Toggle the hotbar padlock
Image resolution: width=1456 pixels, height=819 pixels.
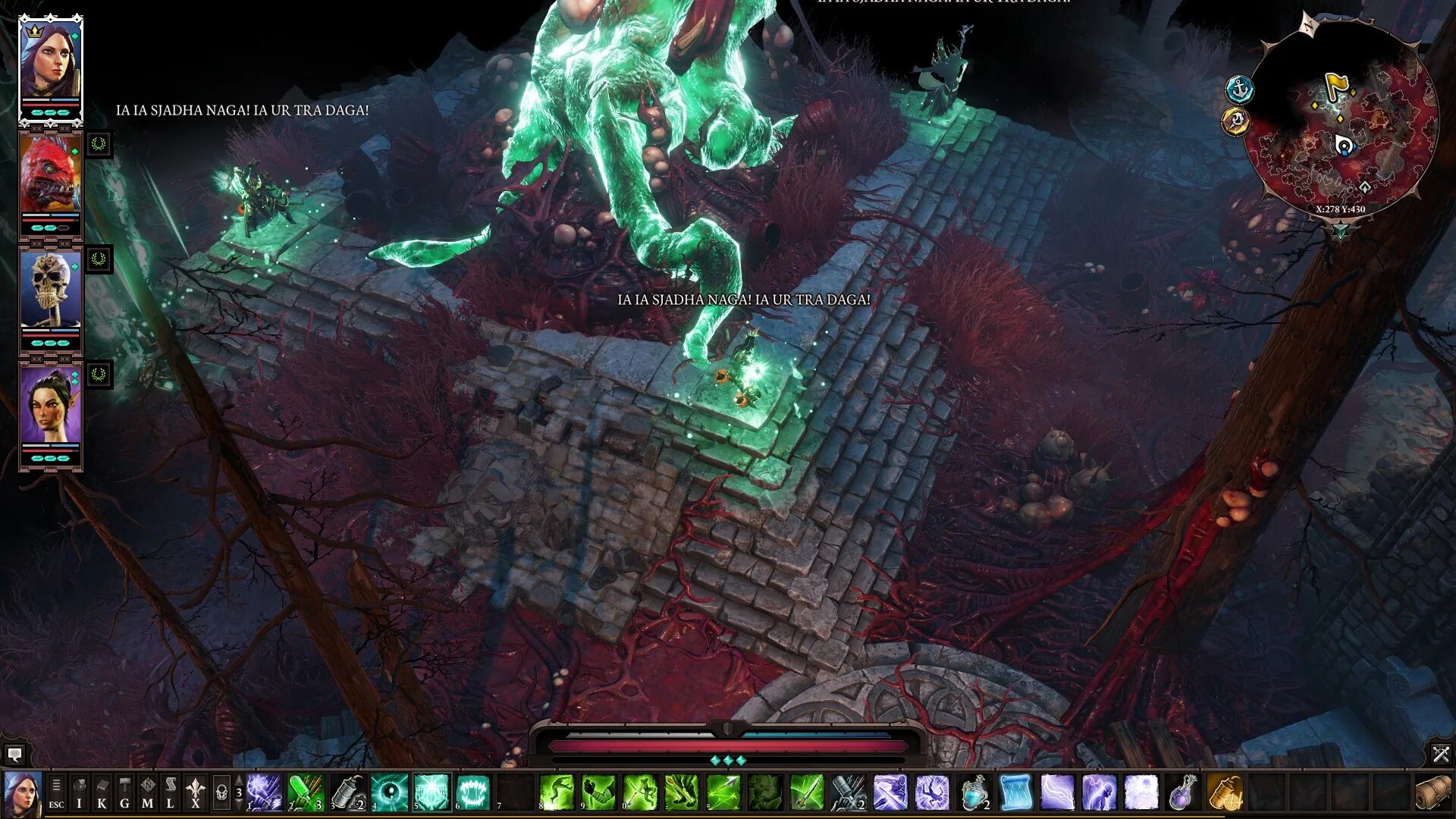click(x=221, y=793)
